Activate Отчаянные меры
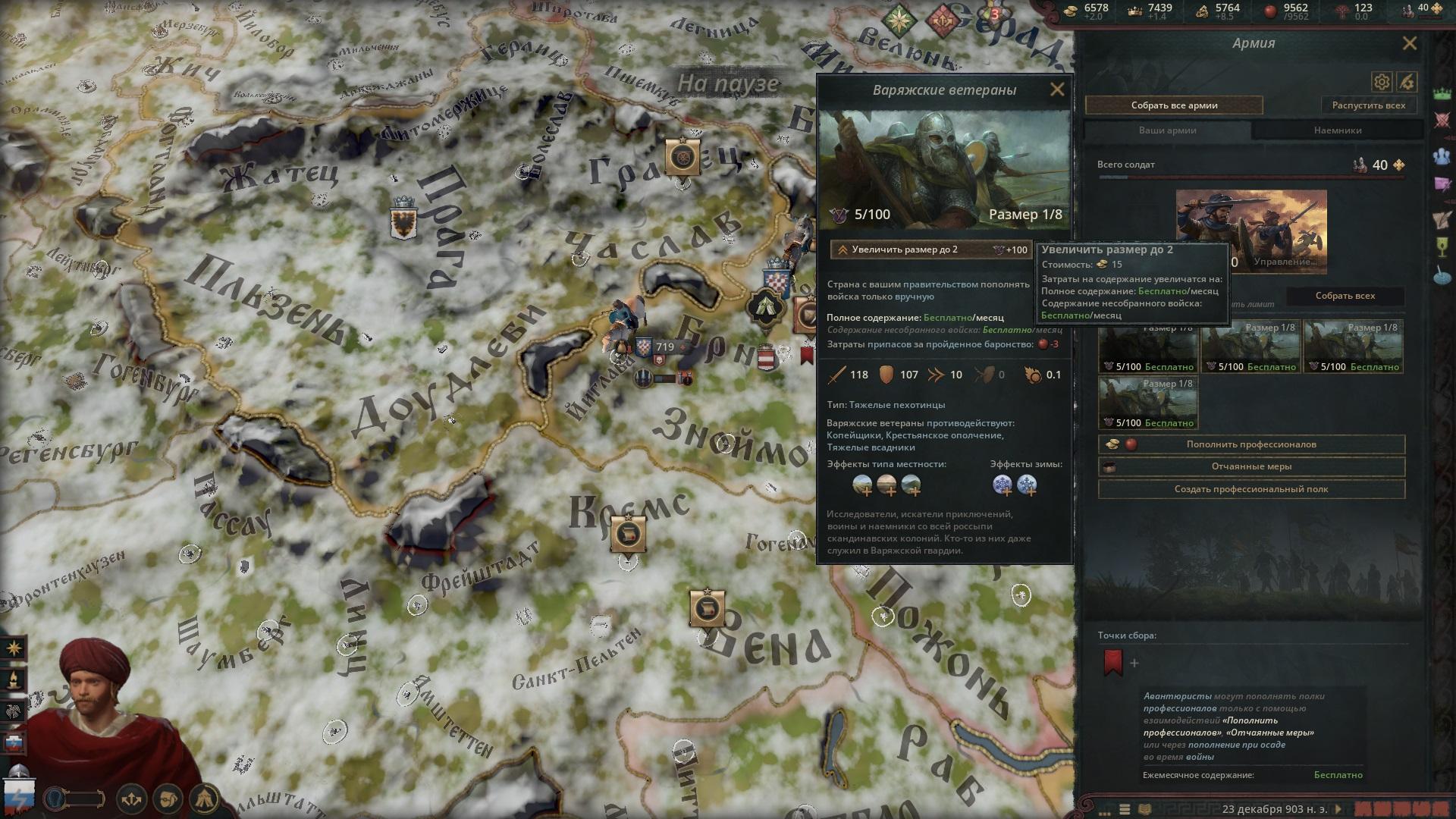The width and height of the screenshot is (1456, 819). [x=1250, y=466]
